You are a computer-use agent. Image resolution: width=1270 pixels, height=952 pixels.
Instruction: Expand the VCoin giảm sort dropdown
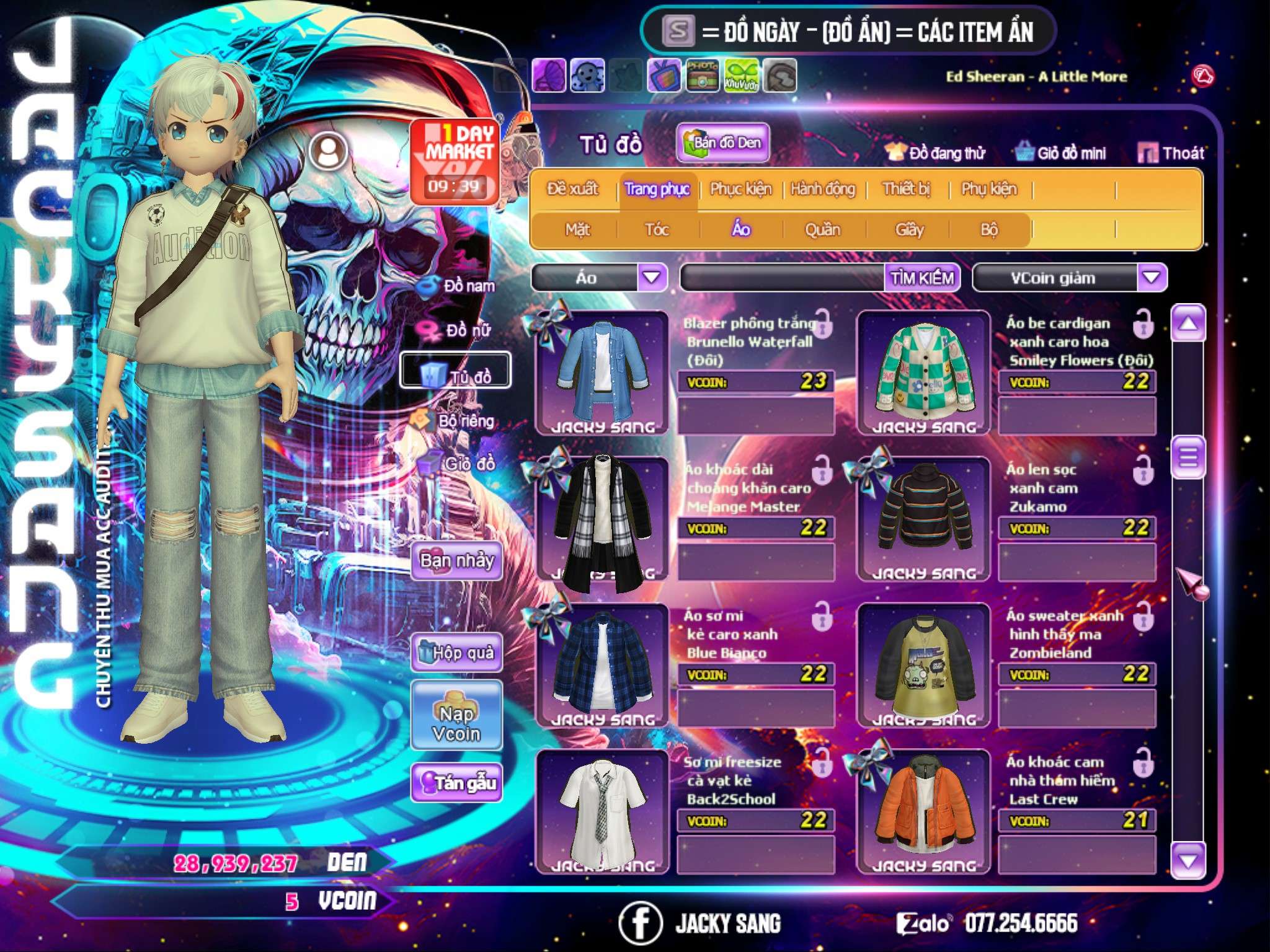[x=1151, y=277]
